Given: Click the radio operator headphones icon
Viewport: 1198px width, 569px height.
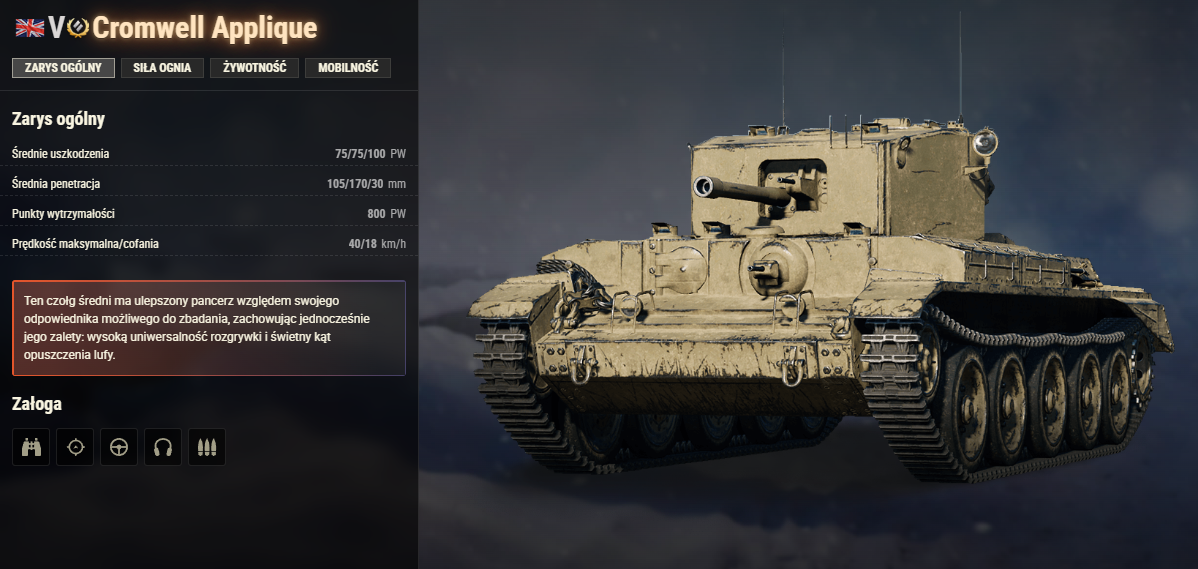Looking at the screenshot, I should [163, 447].
